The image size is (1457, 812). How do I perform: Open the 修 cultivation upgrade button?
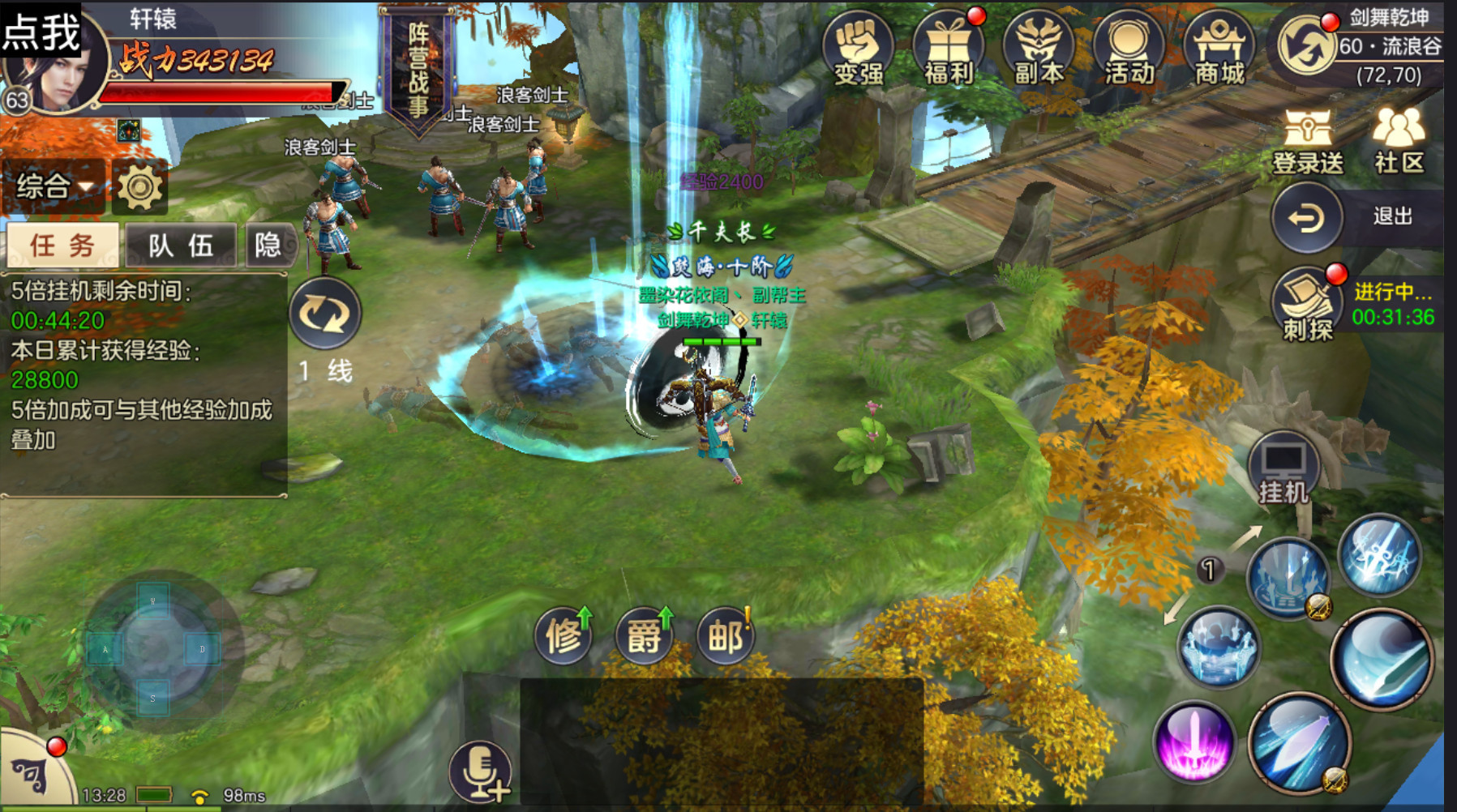564,635
